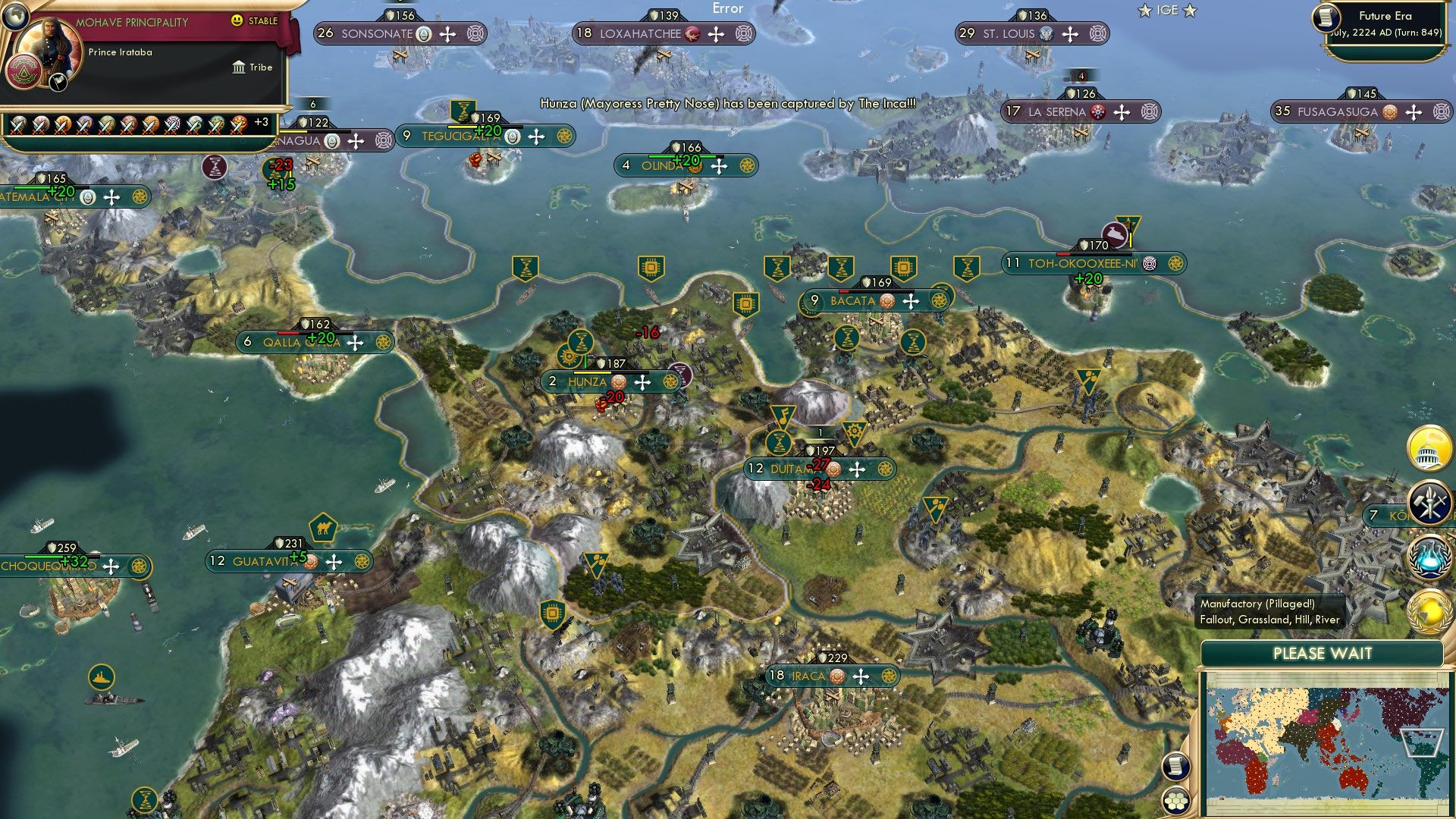Screen dimensions: 1456x819
Task: Click the blue faith icon on Sonsonate's banner
Action: tap(425, 34)
